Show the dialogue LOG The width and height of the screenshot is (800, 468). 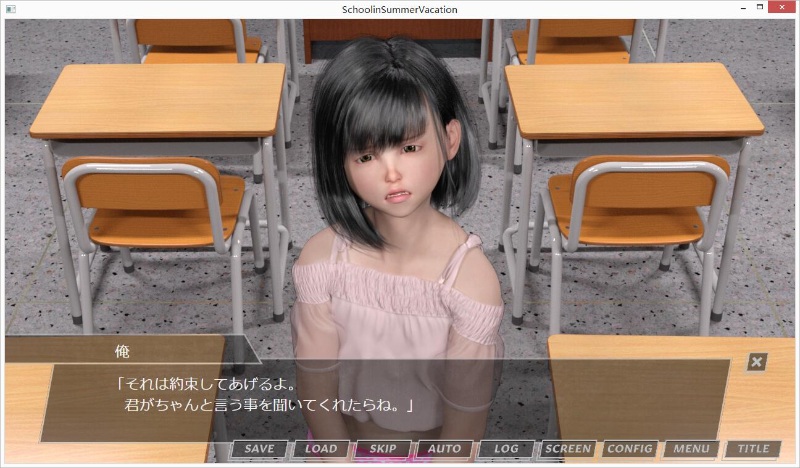point(506,450)
